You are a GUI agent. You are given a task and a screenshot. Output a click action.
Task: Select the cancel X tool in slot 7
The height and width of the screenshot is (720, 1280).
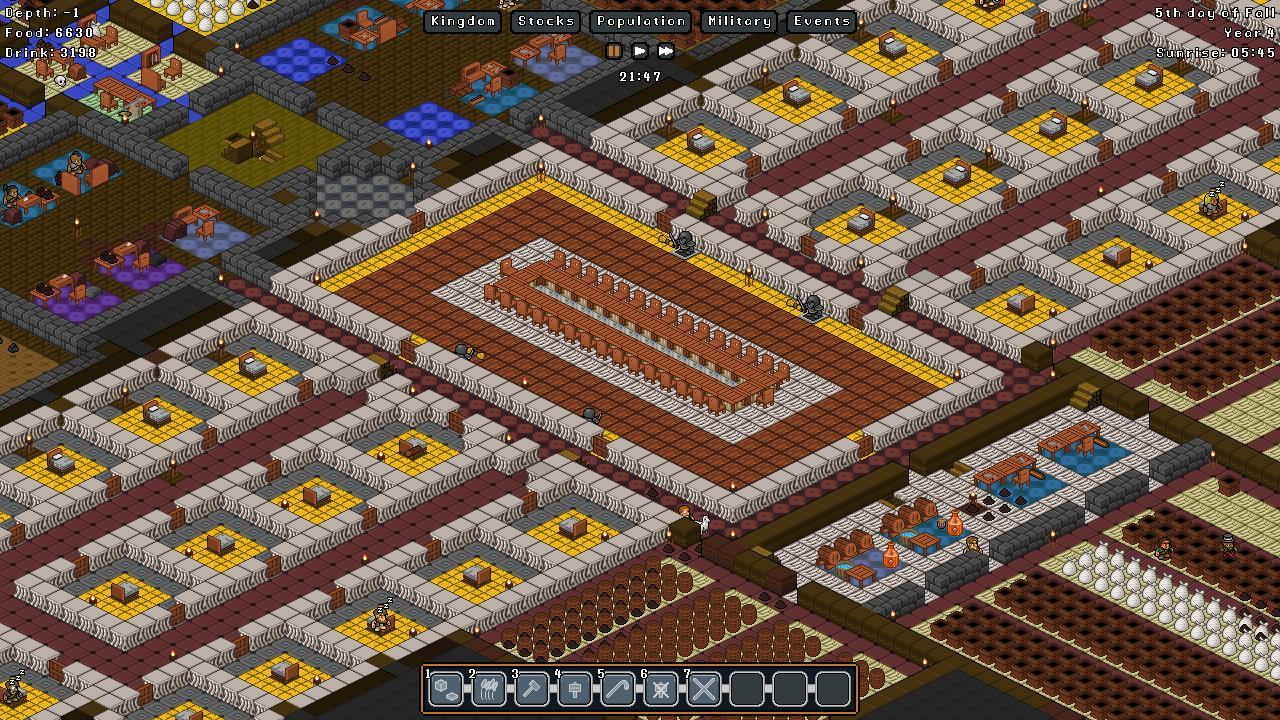703,689
